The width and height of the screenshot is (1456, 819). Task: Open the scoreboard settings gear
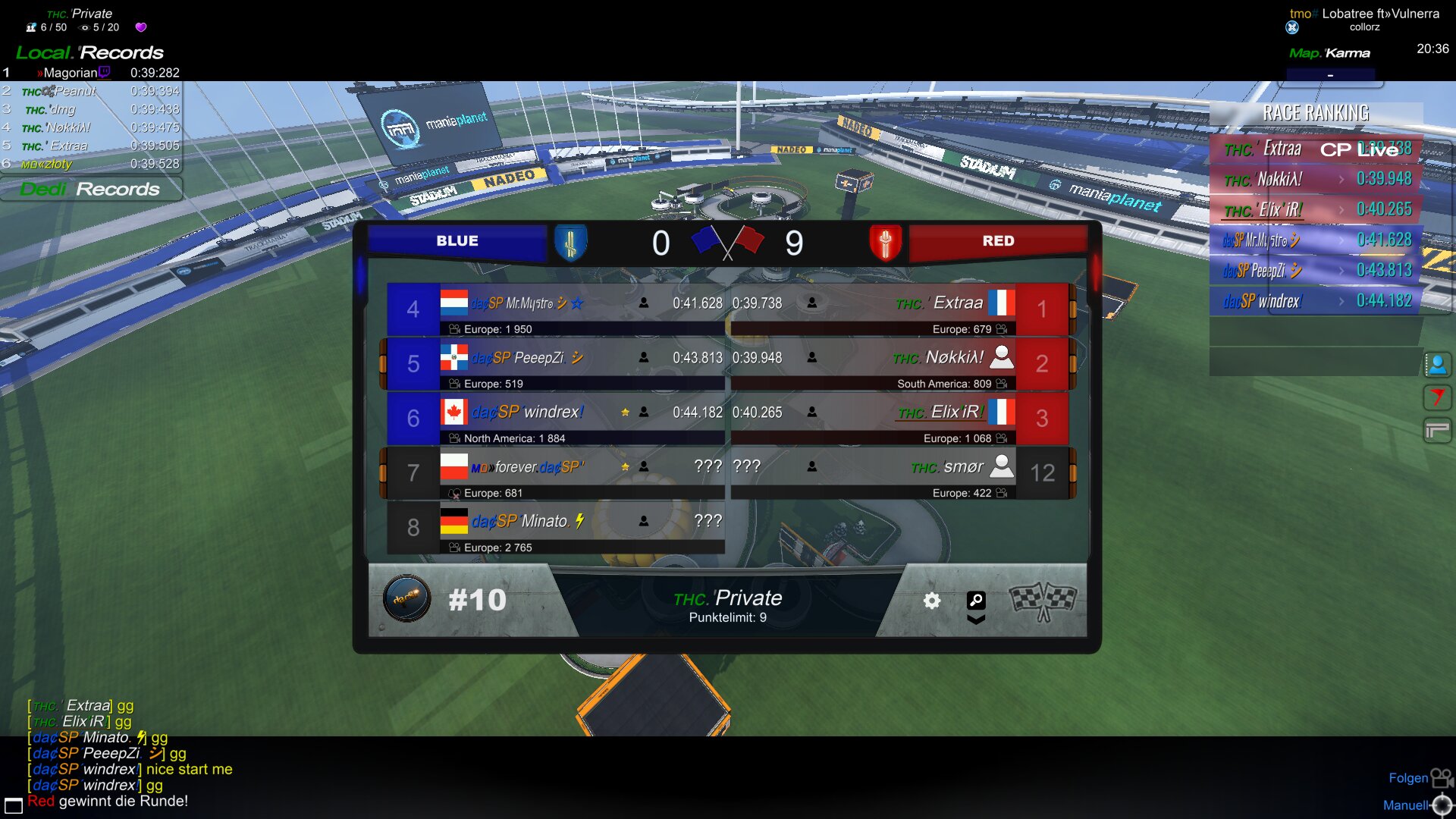tap(932, 601)
